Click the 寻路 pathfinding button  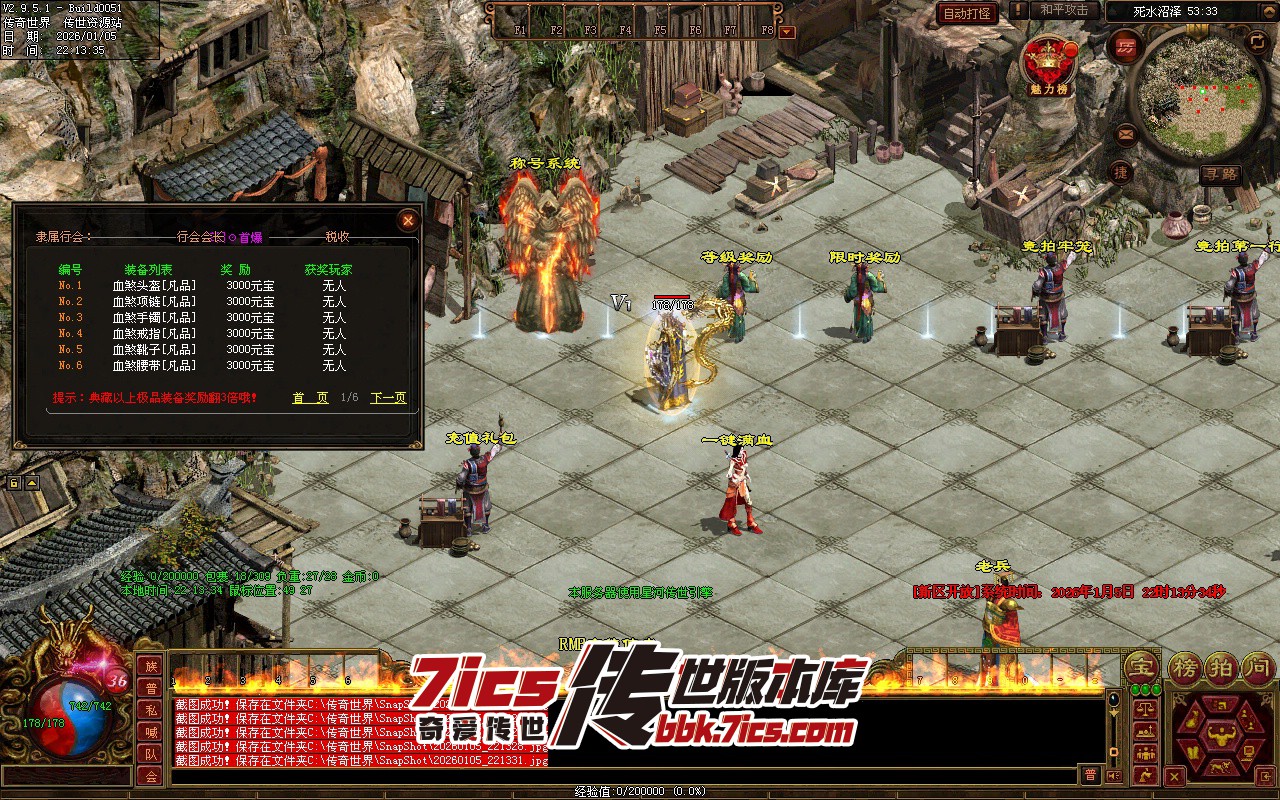[x=1221, y=174]
